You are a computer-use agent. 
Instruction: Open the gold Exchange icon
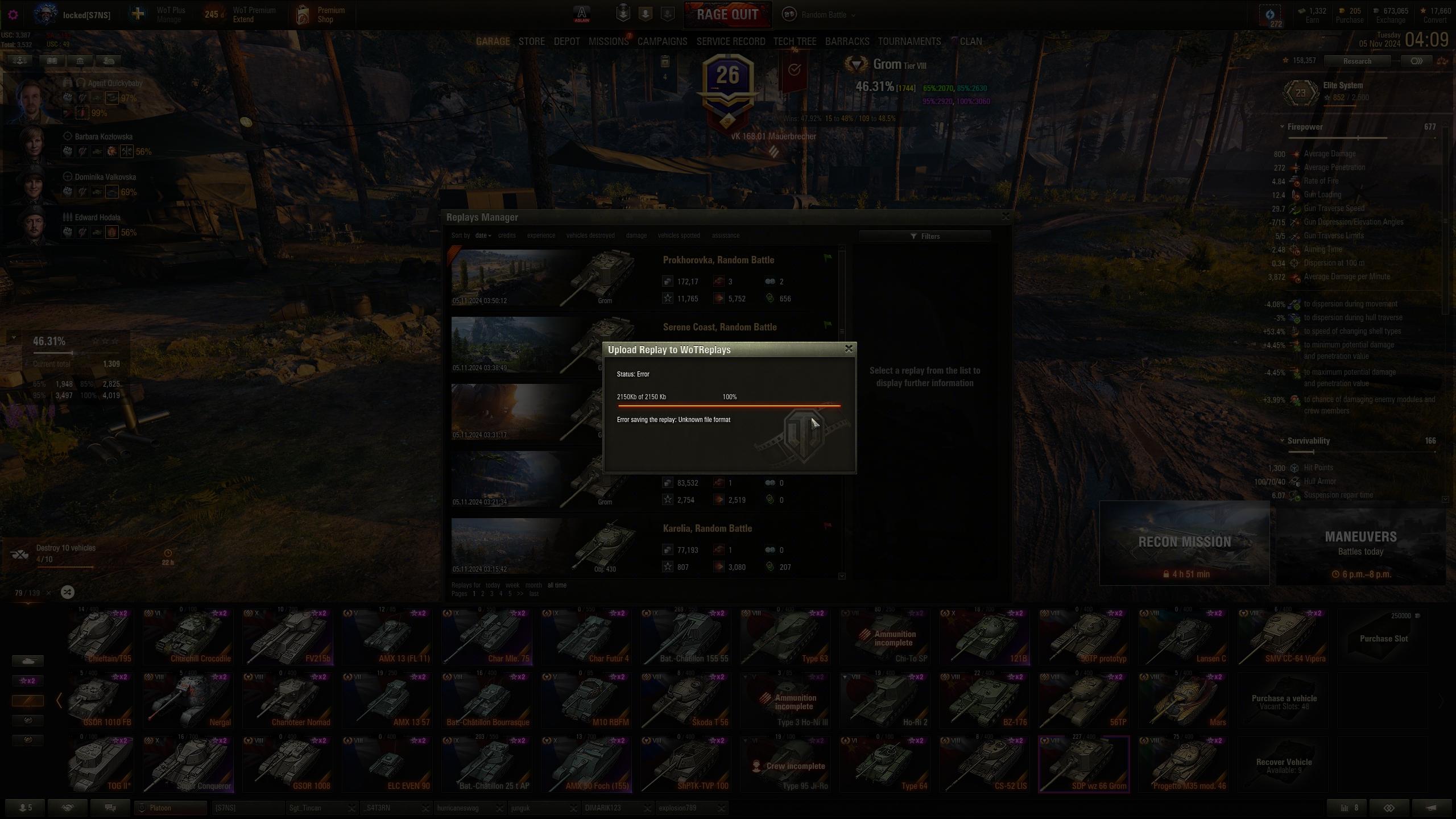pyautogui.click(x=1375, y=11)
